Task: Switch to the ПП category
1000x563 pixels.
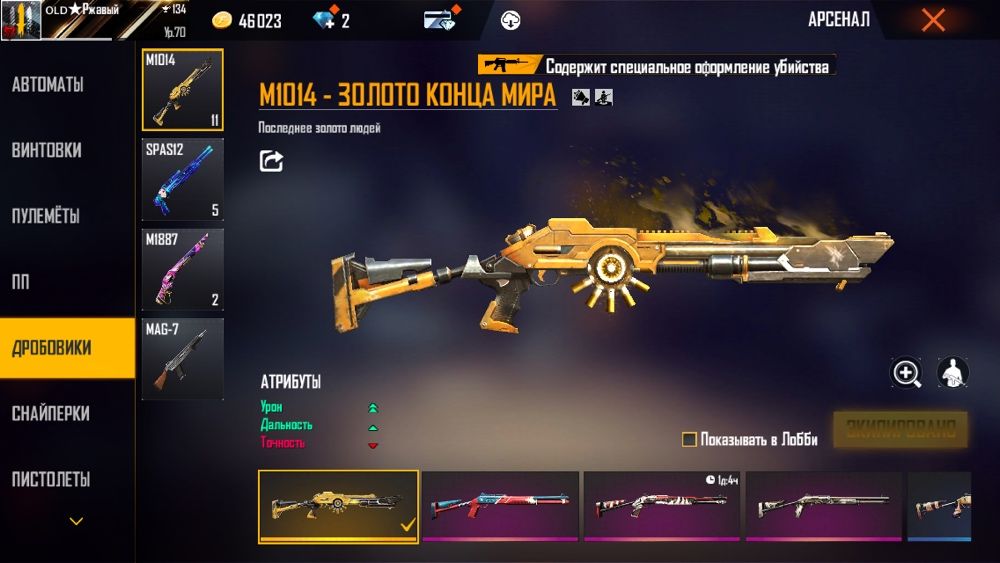Action: pos(20,282)
